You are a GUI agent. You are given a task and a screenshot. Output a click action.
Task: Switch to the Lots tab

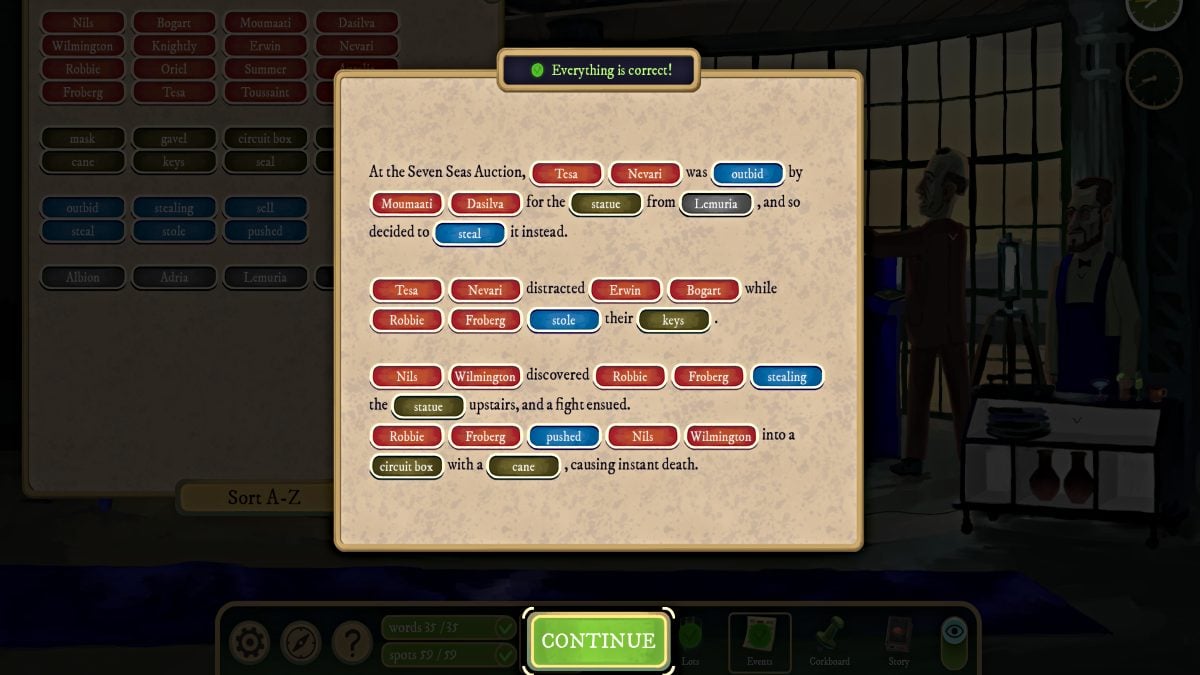click(690, 642)
